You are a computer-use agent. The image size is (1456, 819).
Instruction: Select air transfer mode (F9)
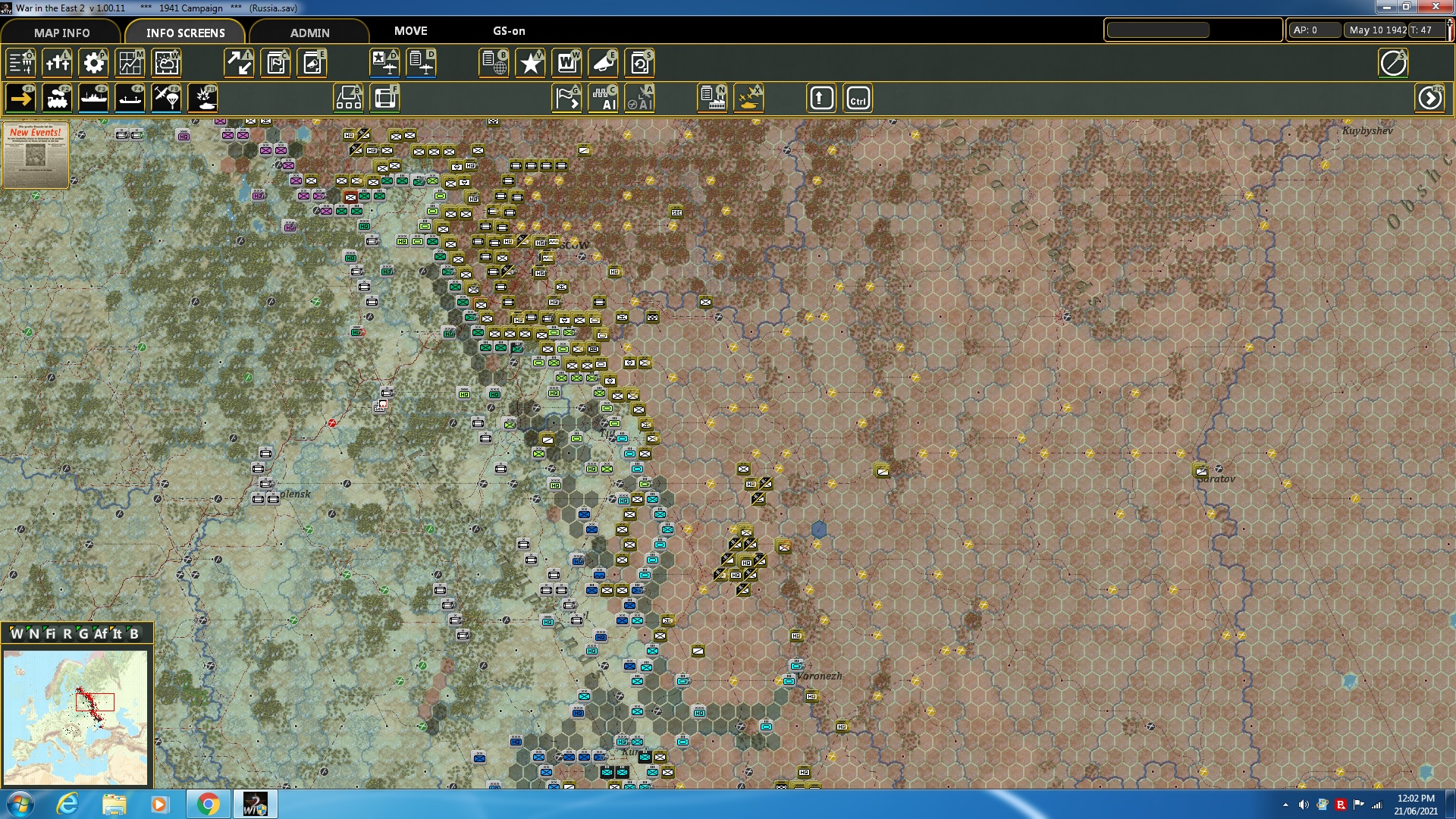coord(166,98)
